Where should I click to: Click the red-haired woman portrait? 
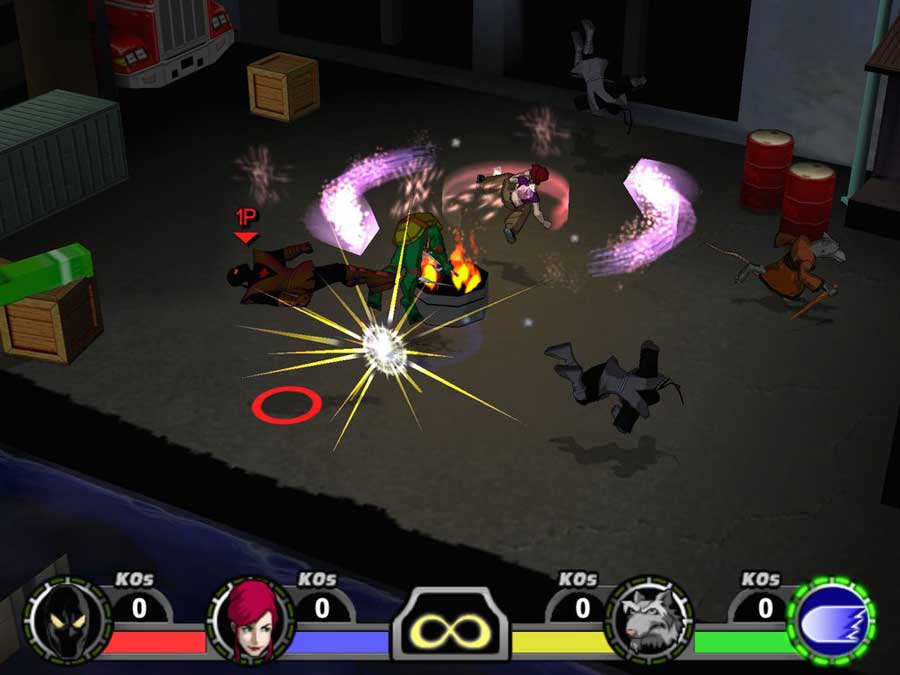250,620
